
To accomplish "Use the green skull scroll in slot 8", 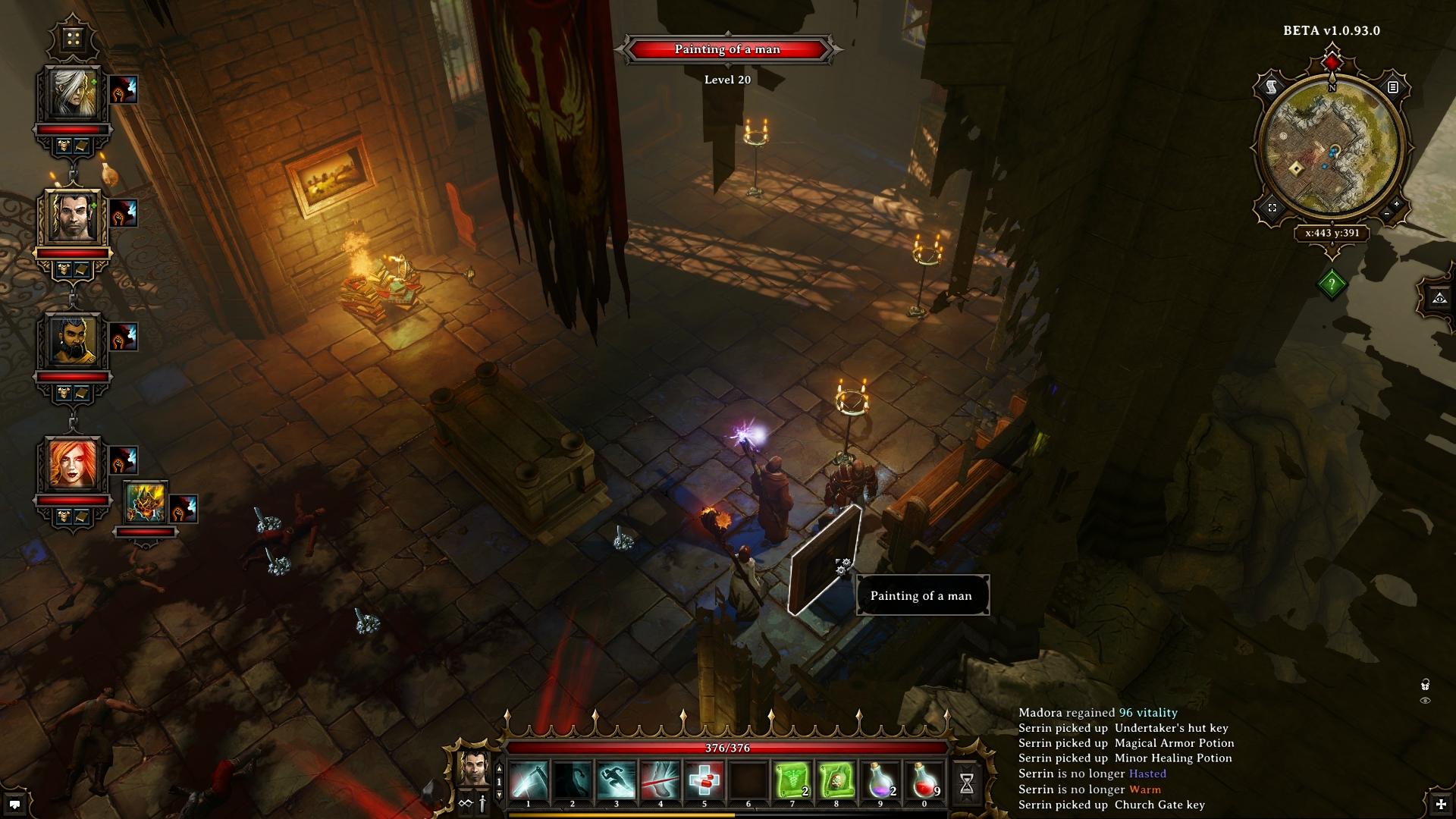I will 836,781.
